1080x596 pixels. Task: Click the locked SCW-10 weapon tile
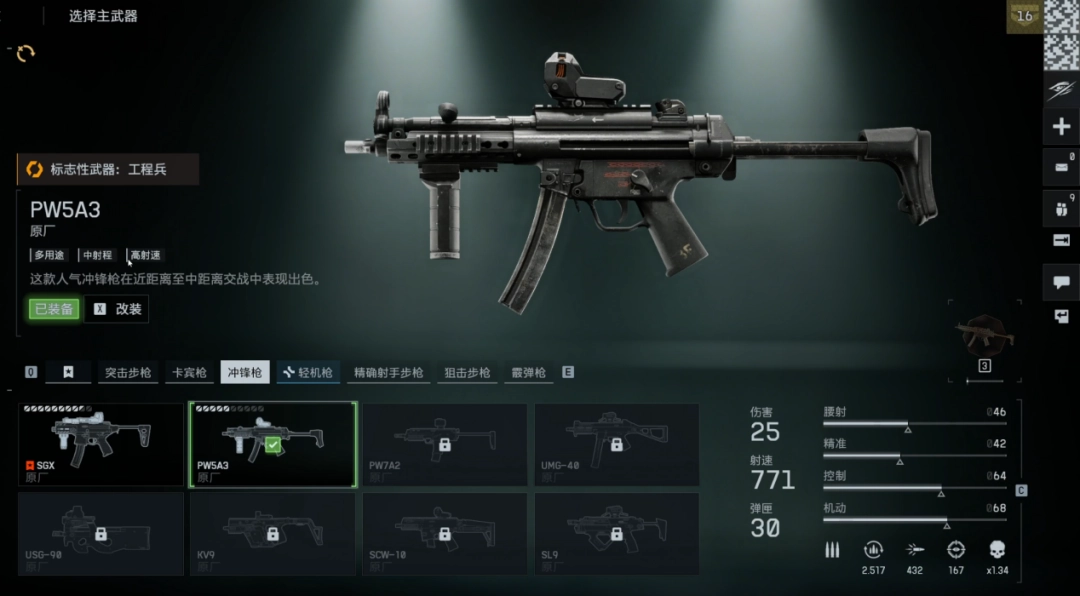pyautogui.click(x=444, y=533)
